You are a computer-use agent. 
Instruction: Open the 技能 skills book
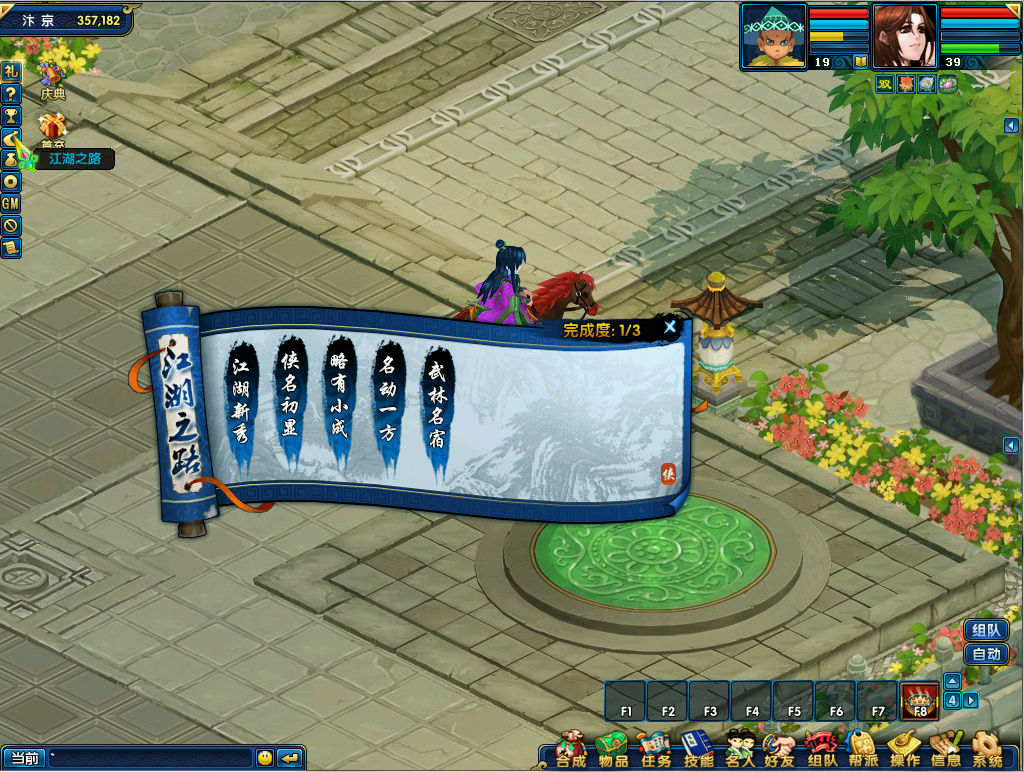(697, 749)
